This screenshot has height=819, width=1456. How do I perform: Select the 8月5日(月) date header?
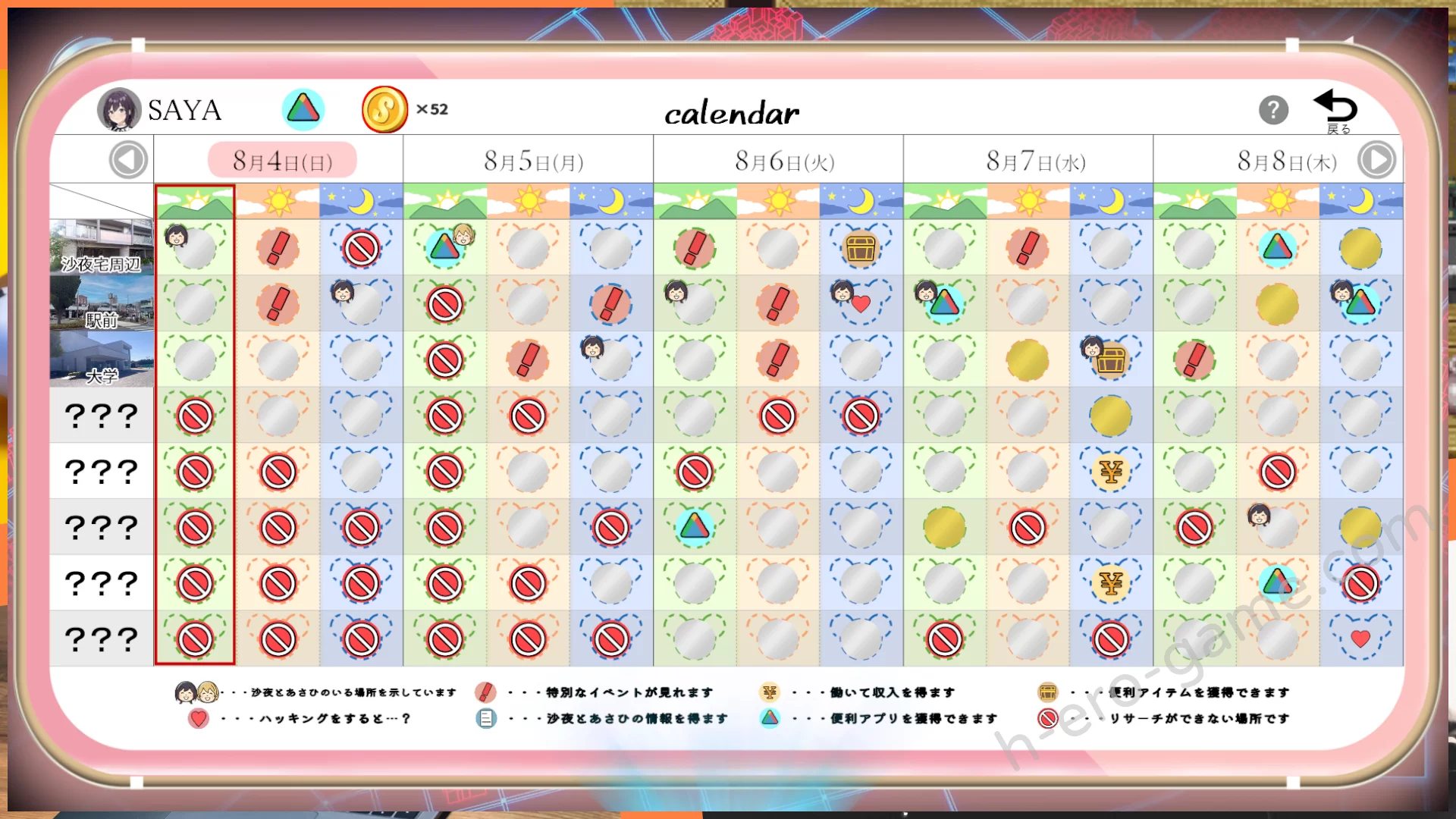(533, 161)
